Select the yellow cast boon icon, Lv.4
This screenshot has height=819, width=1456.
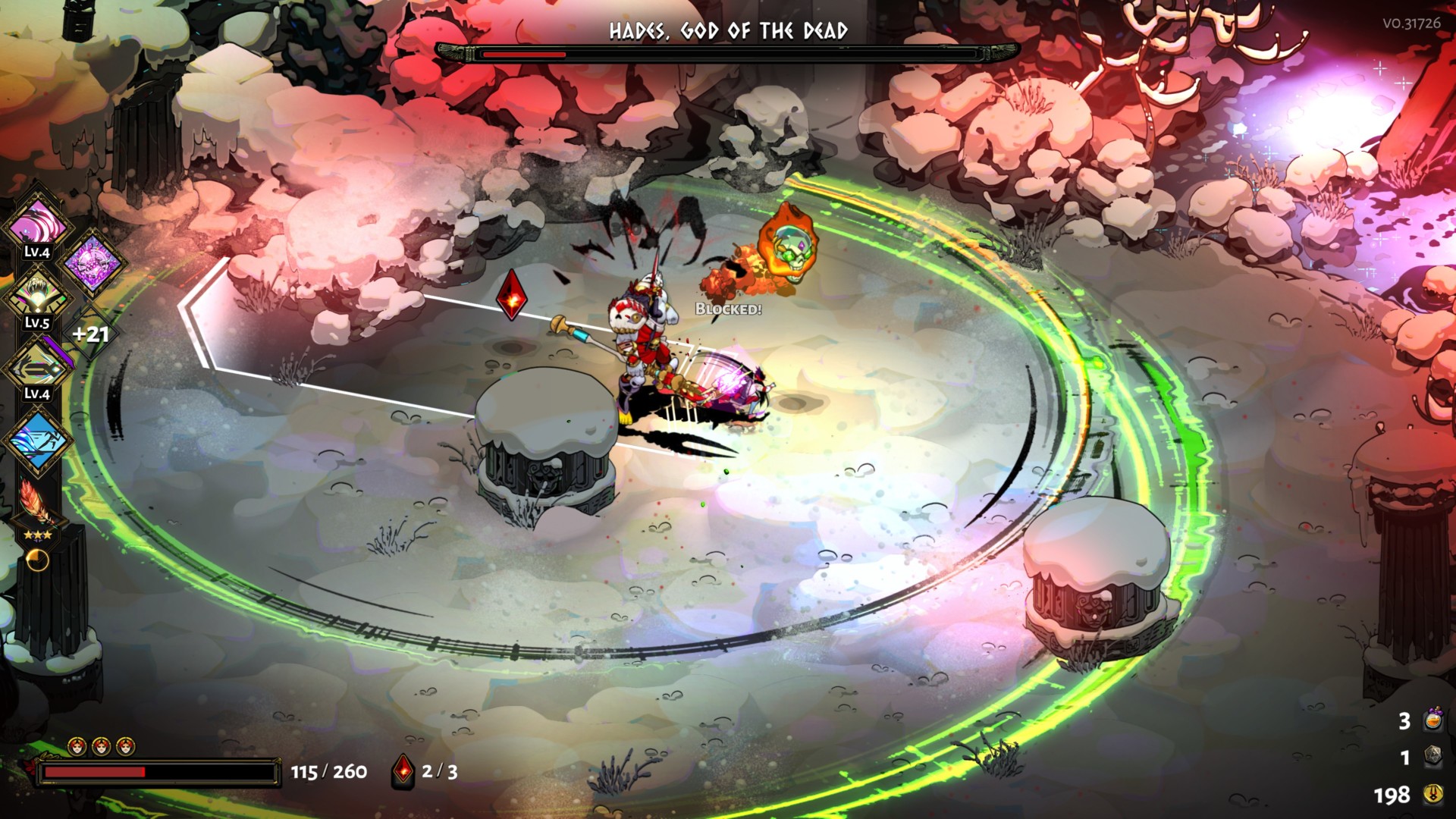(36, 369)
